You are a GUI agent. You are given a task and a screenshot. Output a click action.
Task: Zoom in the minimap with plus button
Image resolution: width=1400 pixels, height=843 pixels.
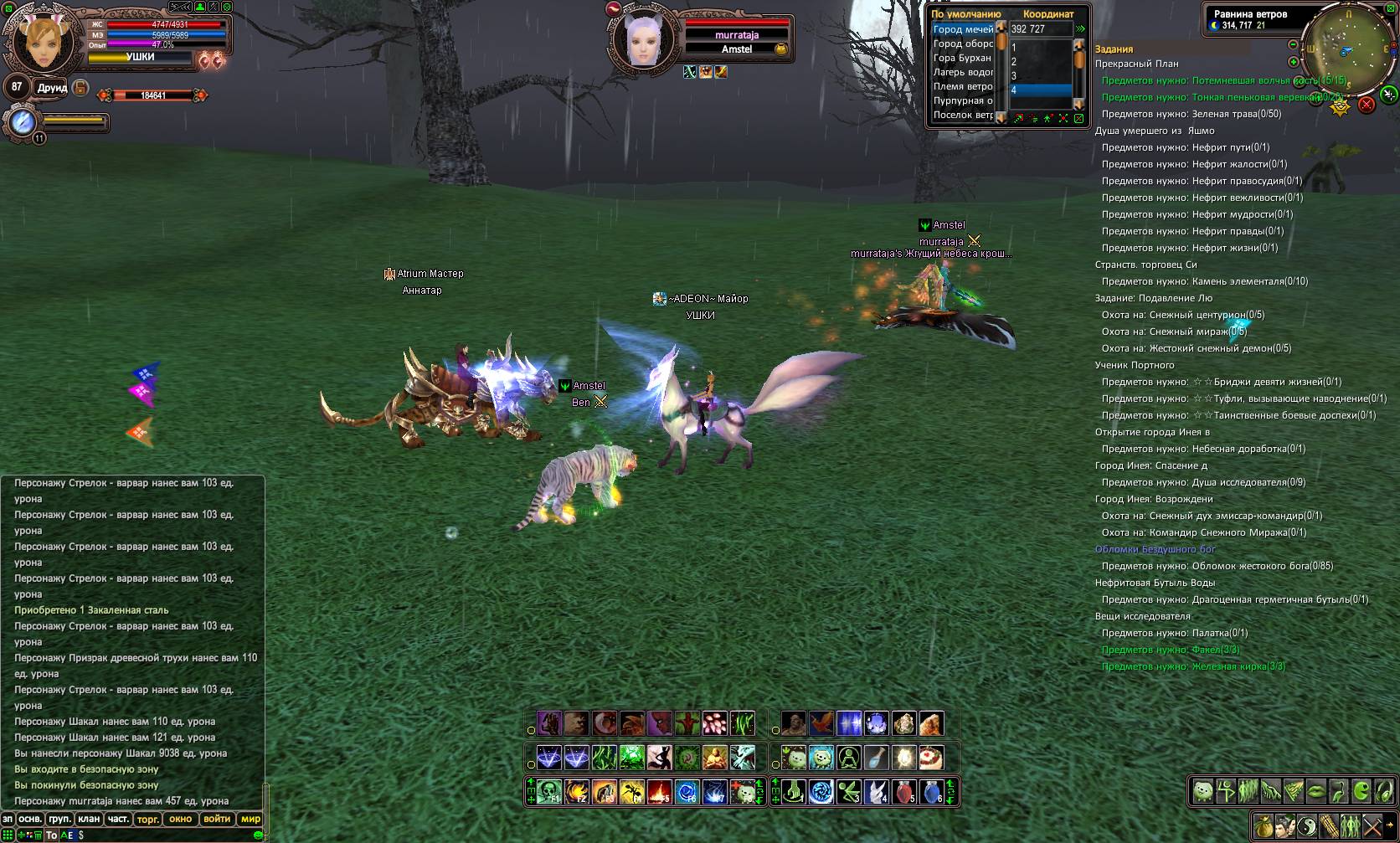[x=1293, y=62]
